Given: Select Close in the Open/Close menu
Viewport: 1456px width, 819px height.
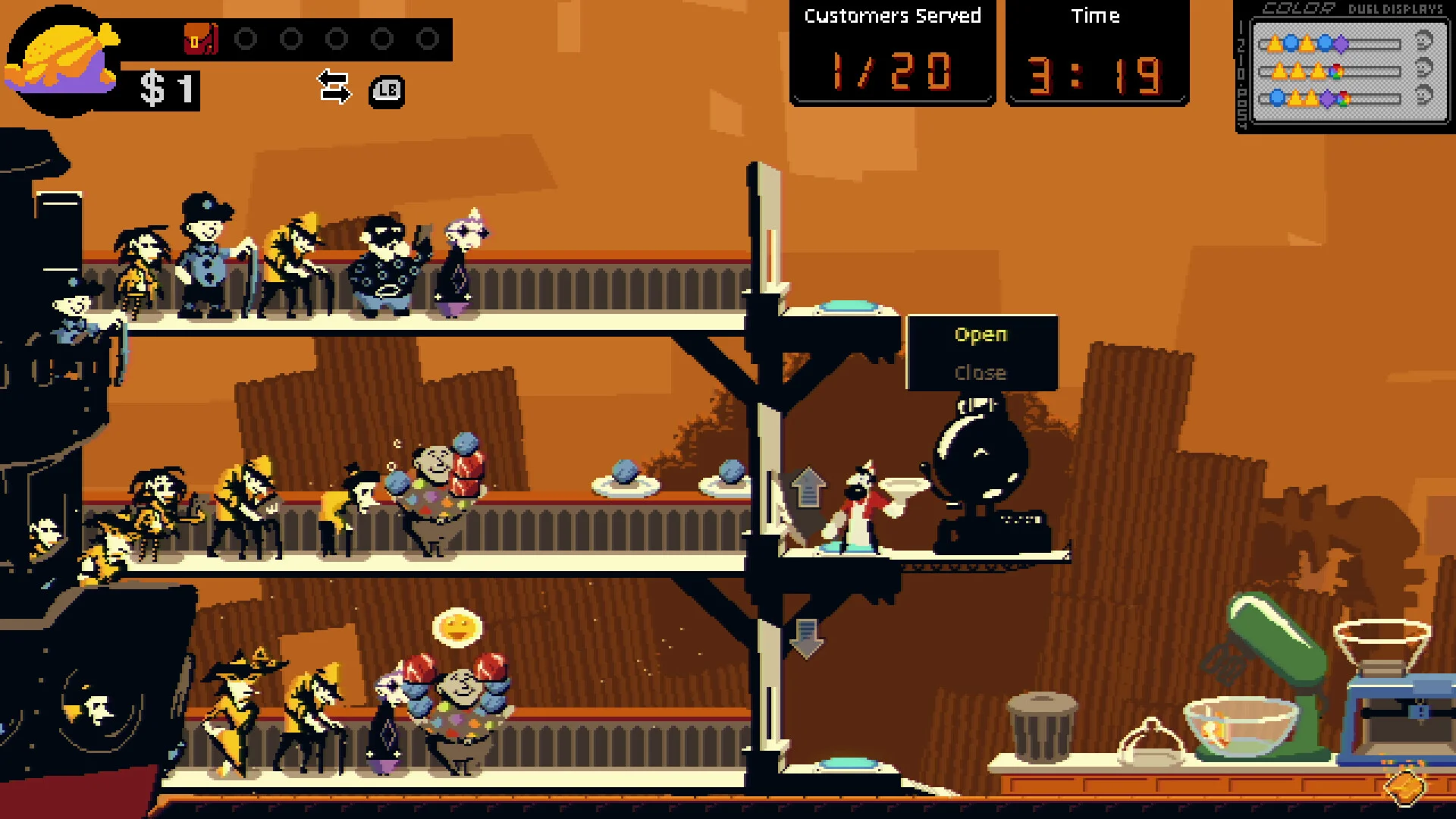Looking at the screenshot, I should pyautogui.click(x=981, y=373).
